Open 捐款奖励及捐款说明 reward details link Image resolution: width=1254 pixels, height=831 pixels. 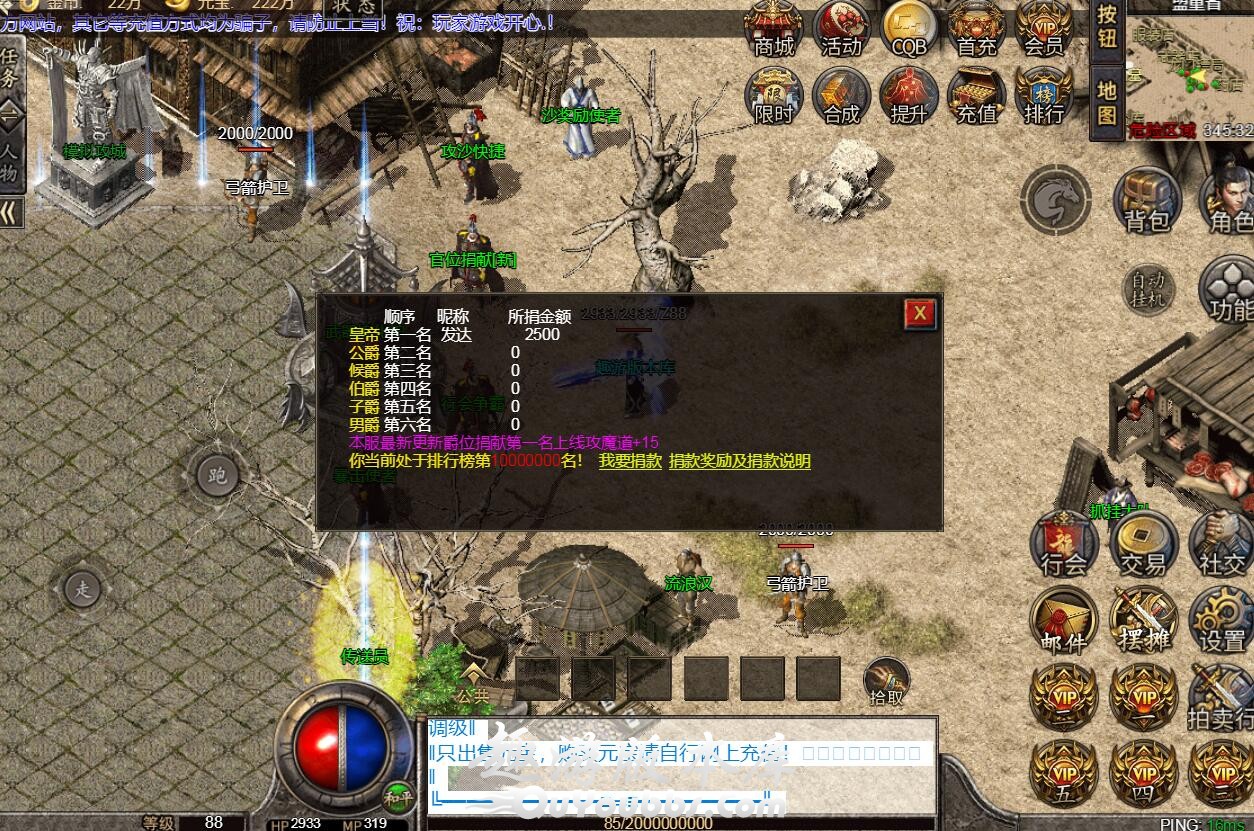(740, 461)
